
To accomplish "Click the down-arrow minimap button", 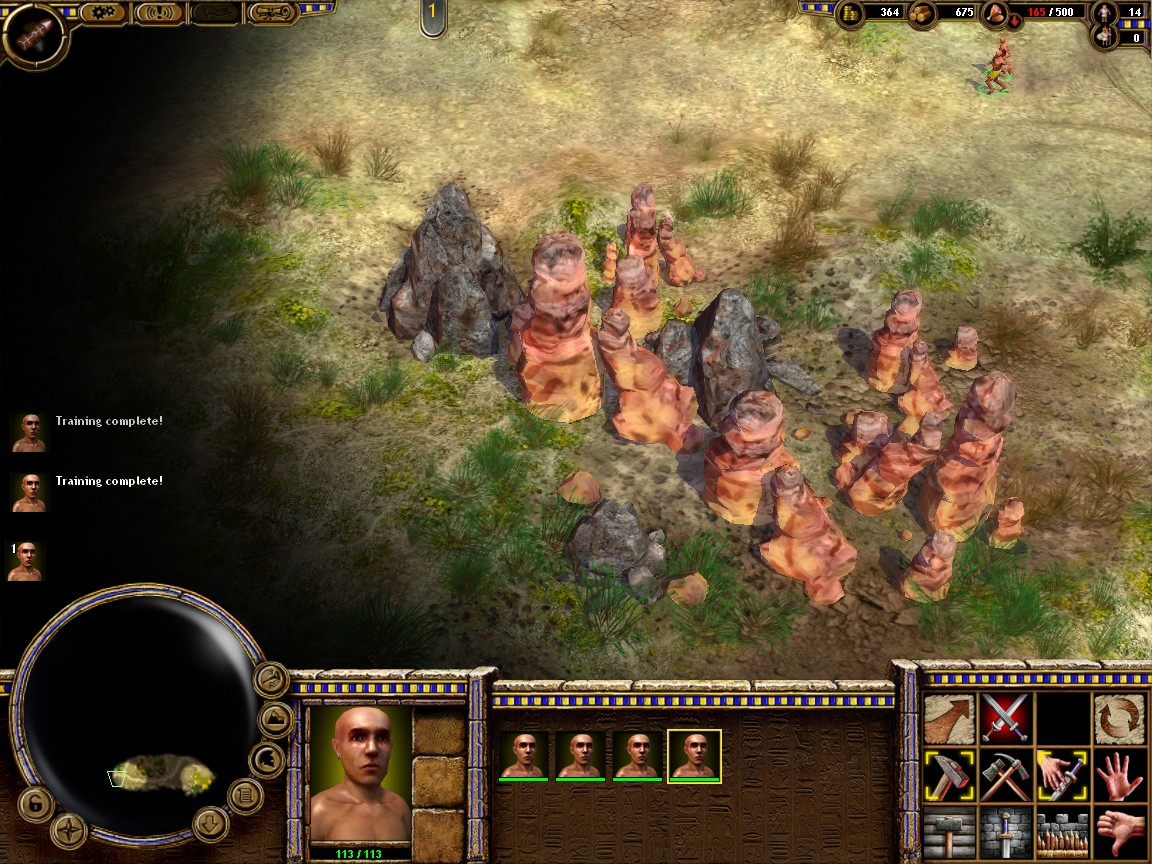I will (210, 824).
